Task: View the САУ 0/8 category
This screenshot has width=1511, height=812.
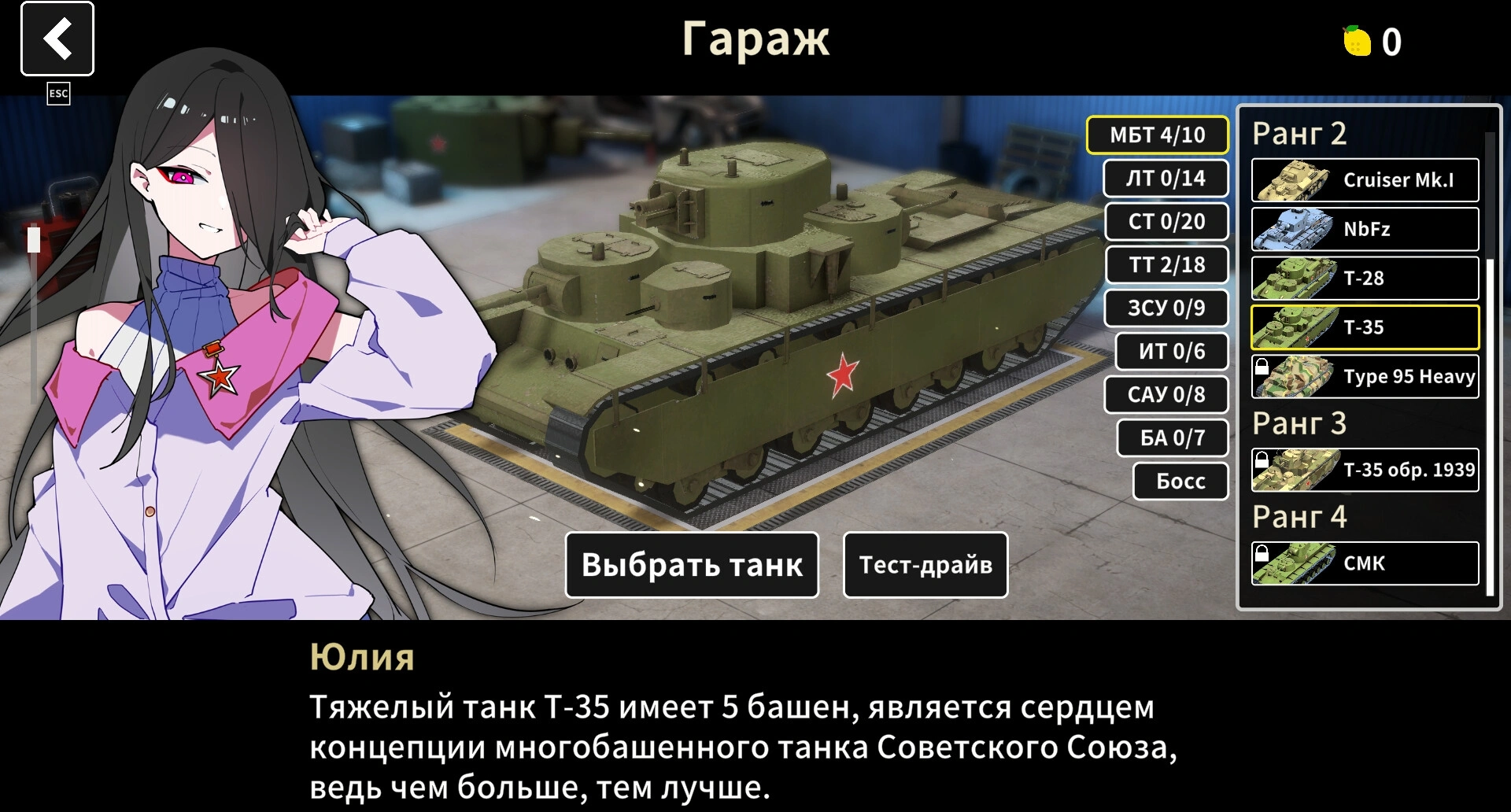Action: tap(1166, 395)
